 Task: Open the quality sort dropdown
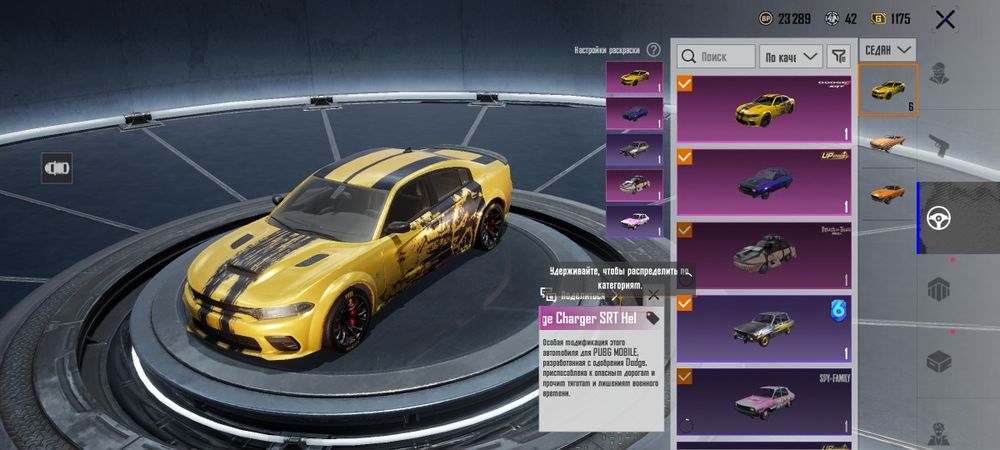coord(790,57)
